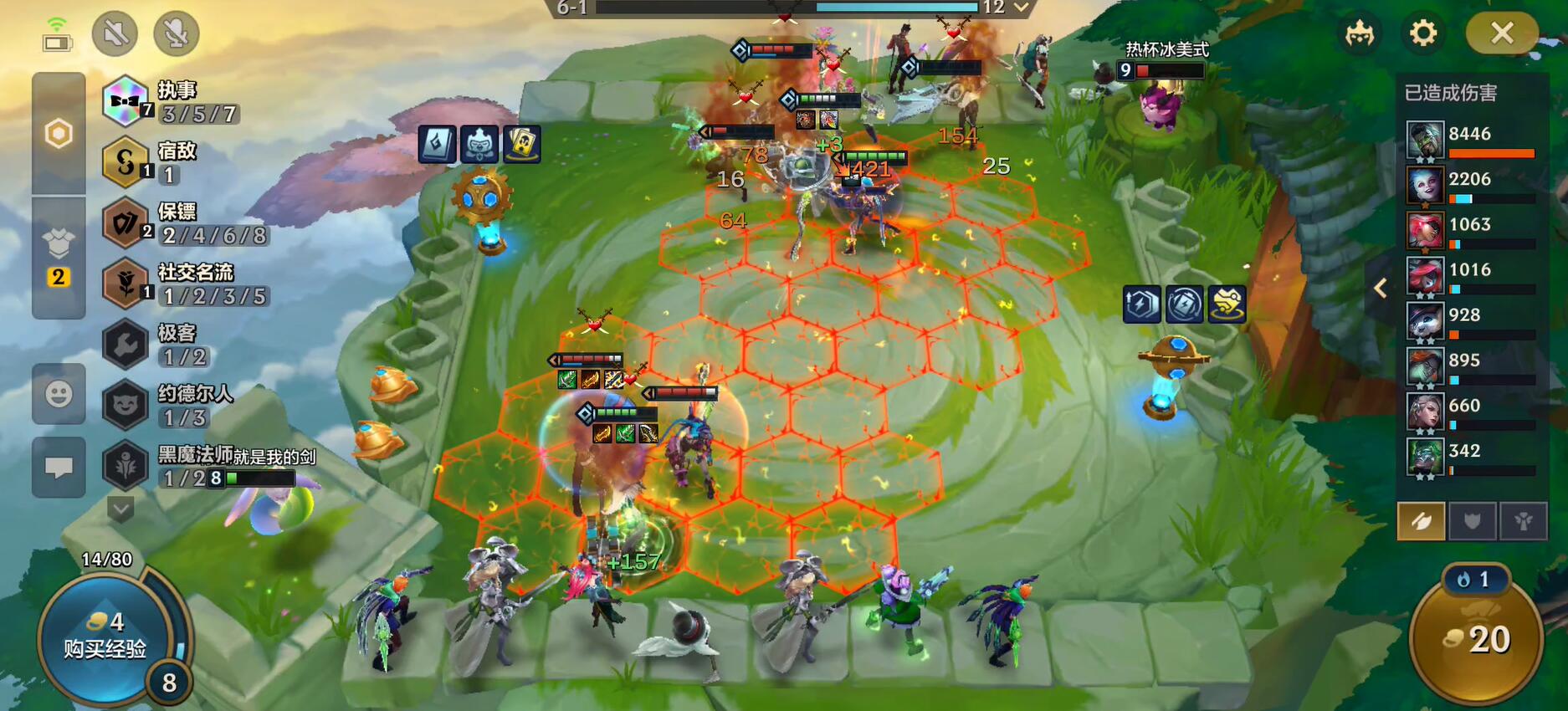Open the shop via the 20 gold button
The image size is (1568, 711).
tap(1477, 640)
